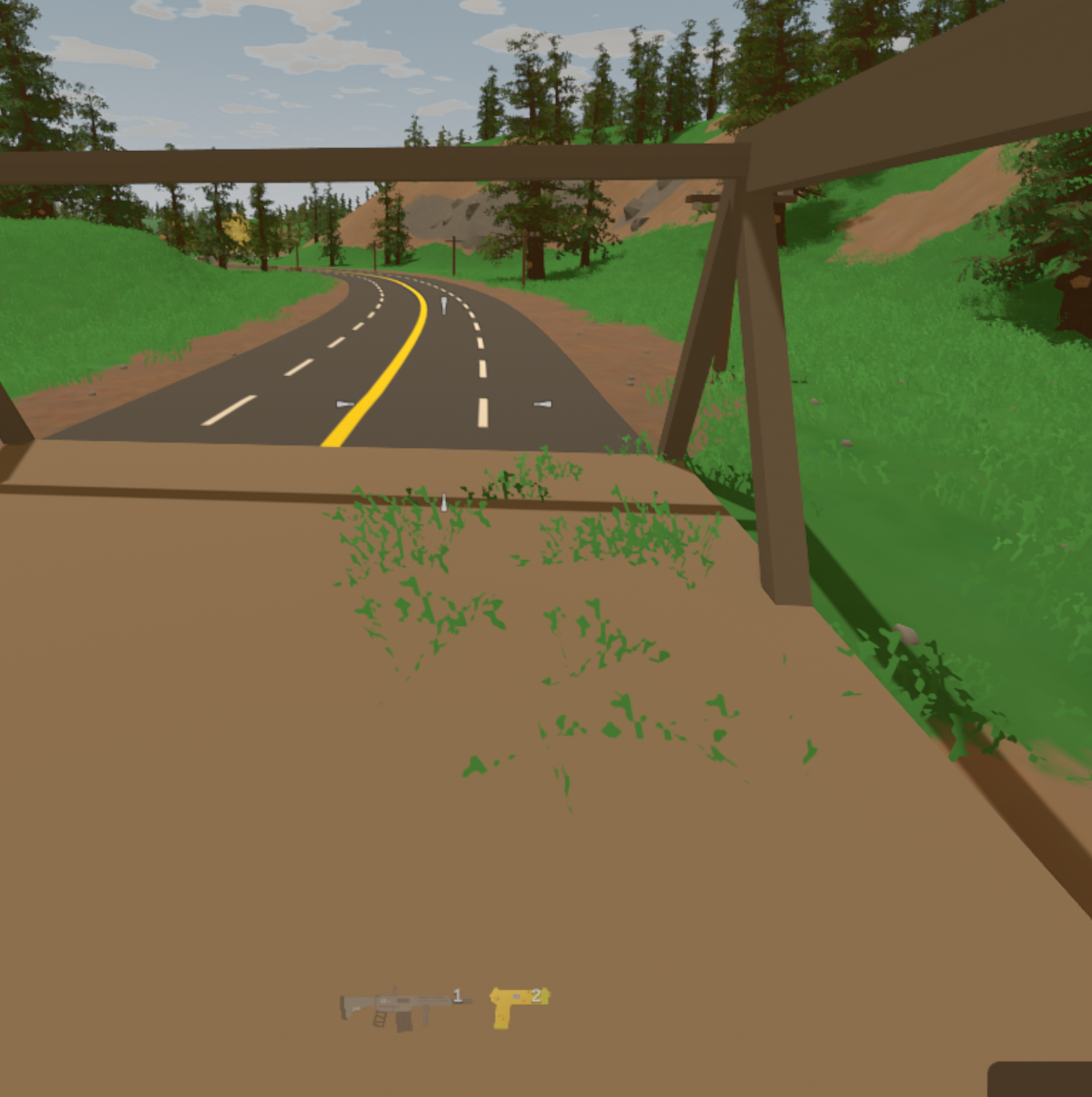Screen dimensions: 1092x1097
Task: Pick up the dropped flashlight on the left lane
Action: pos(346,403)
